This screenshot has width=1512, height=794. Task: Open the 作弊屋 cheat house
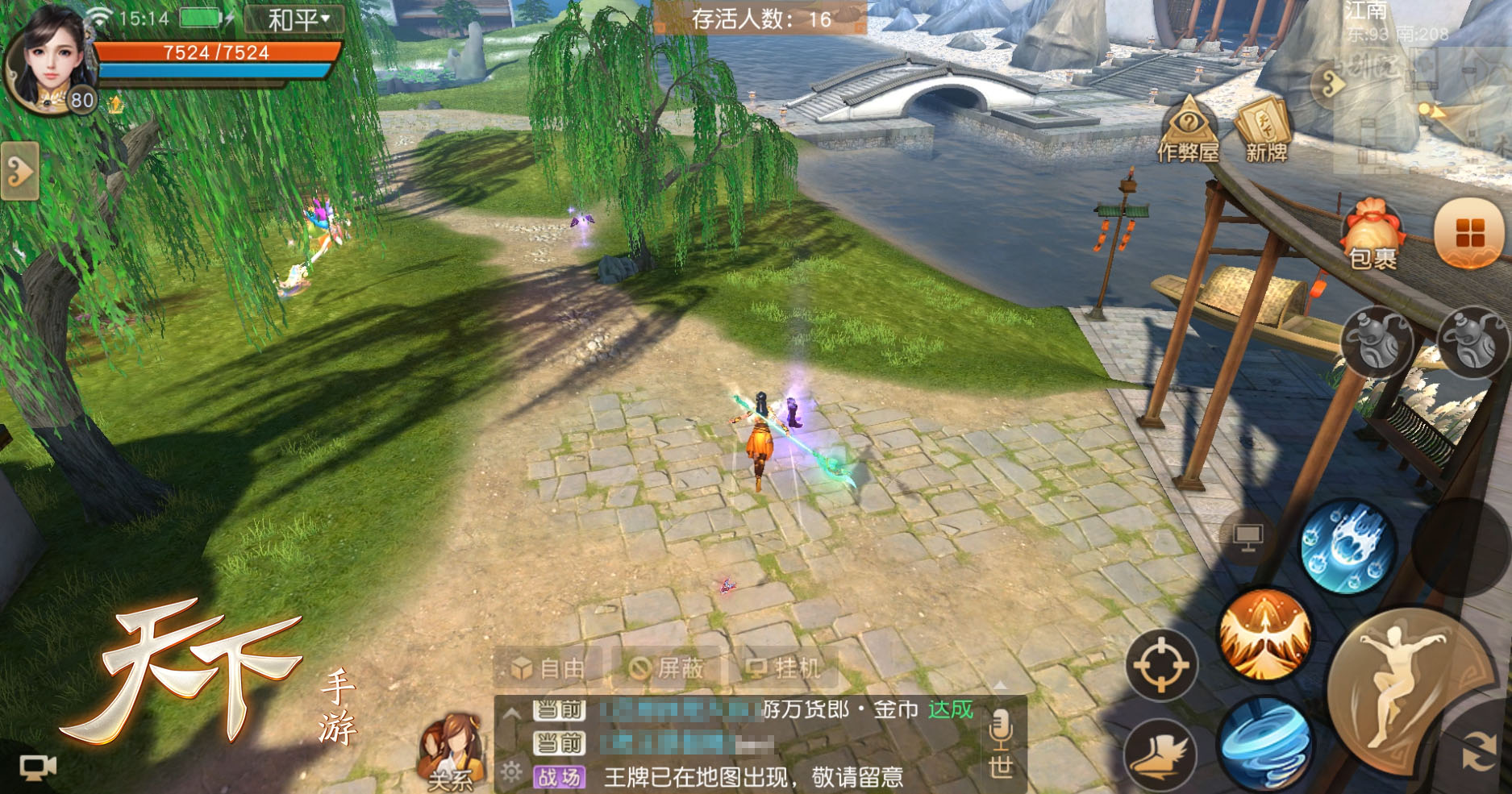coord(1187,131)
